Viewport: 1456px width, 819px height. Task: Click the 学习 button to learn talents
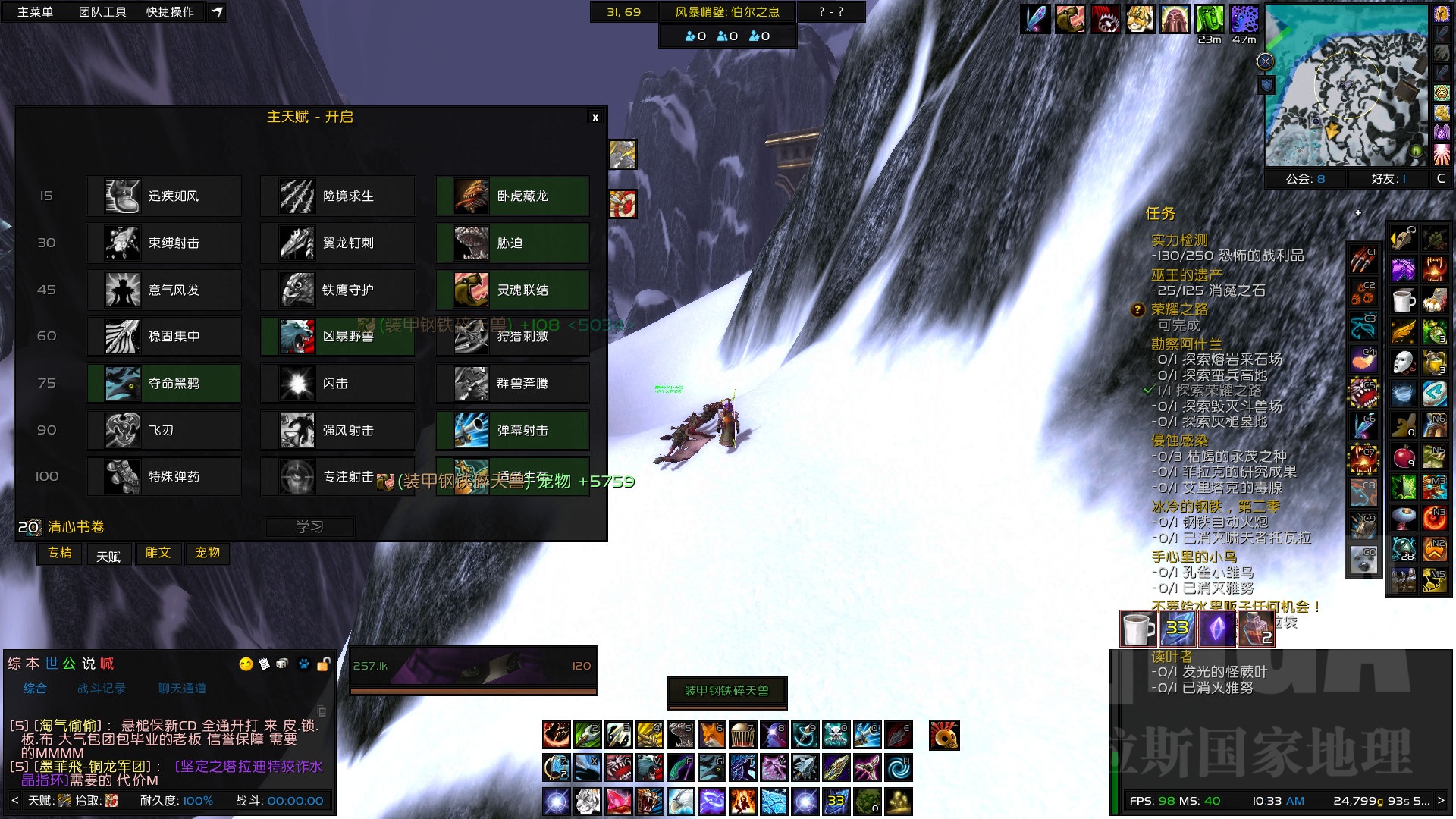tap(309, 526)
